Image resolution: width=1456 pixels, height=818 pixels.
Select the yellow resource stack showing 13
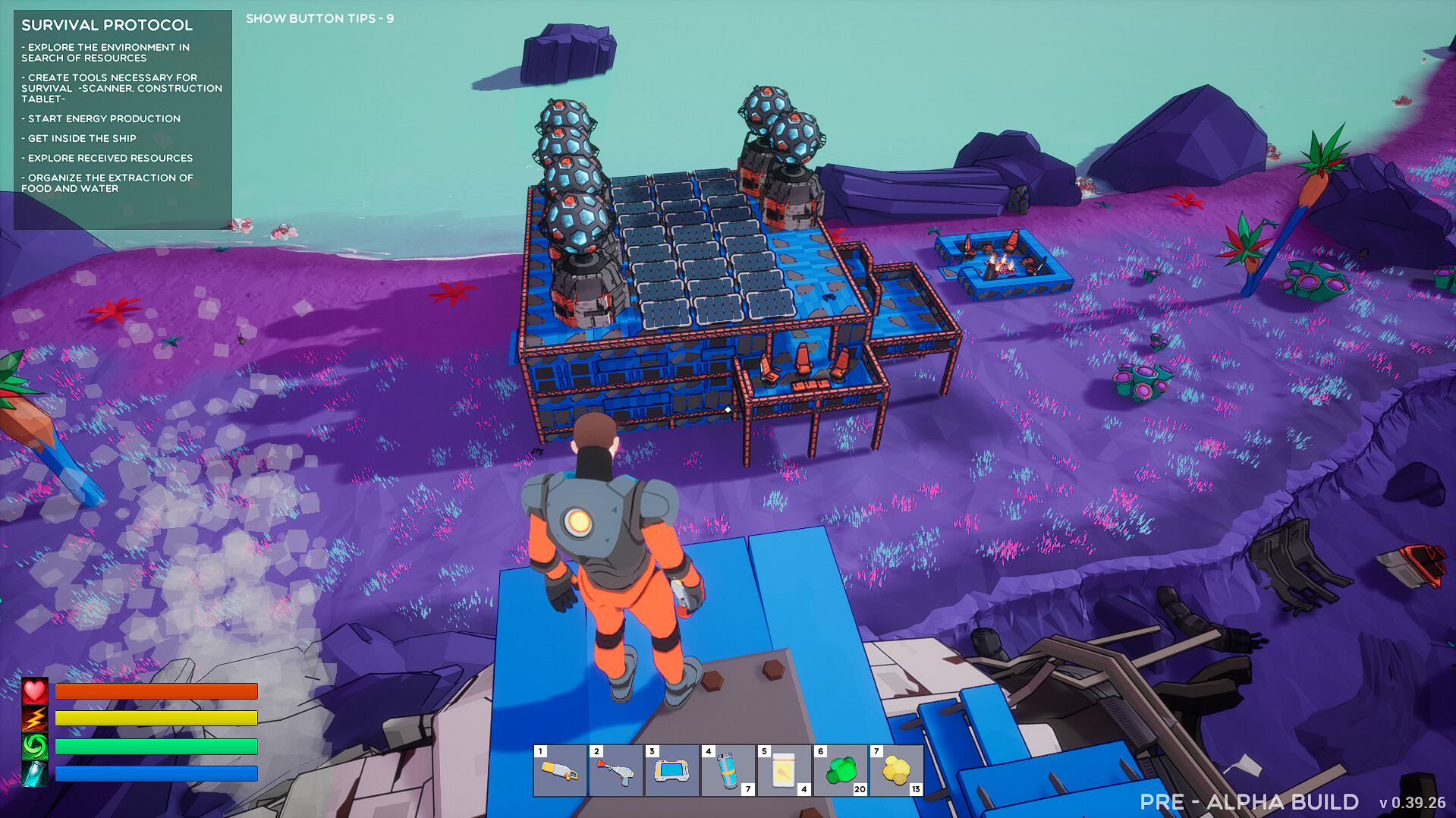[896, 771]
